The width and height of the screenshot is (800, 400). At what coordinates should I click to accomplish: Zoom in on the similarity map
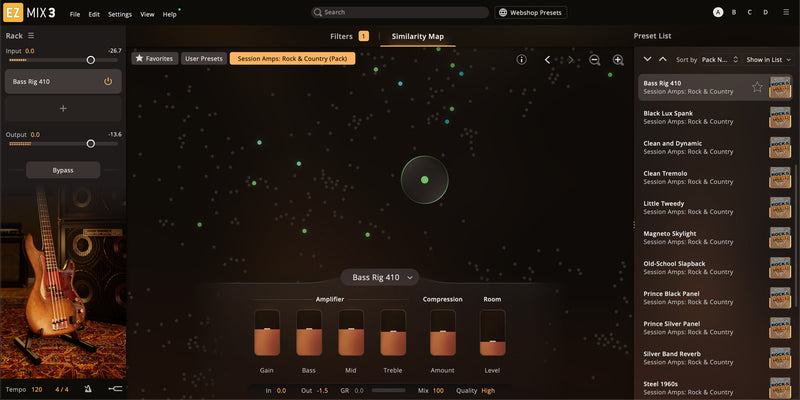click(618, 60)
